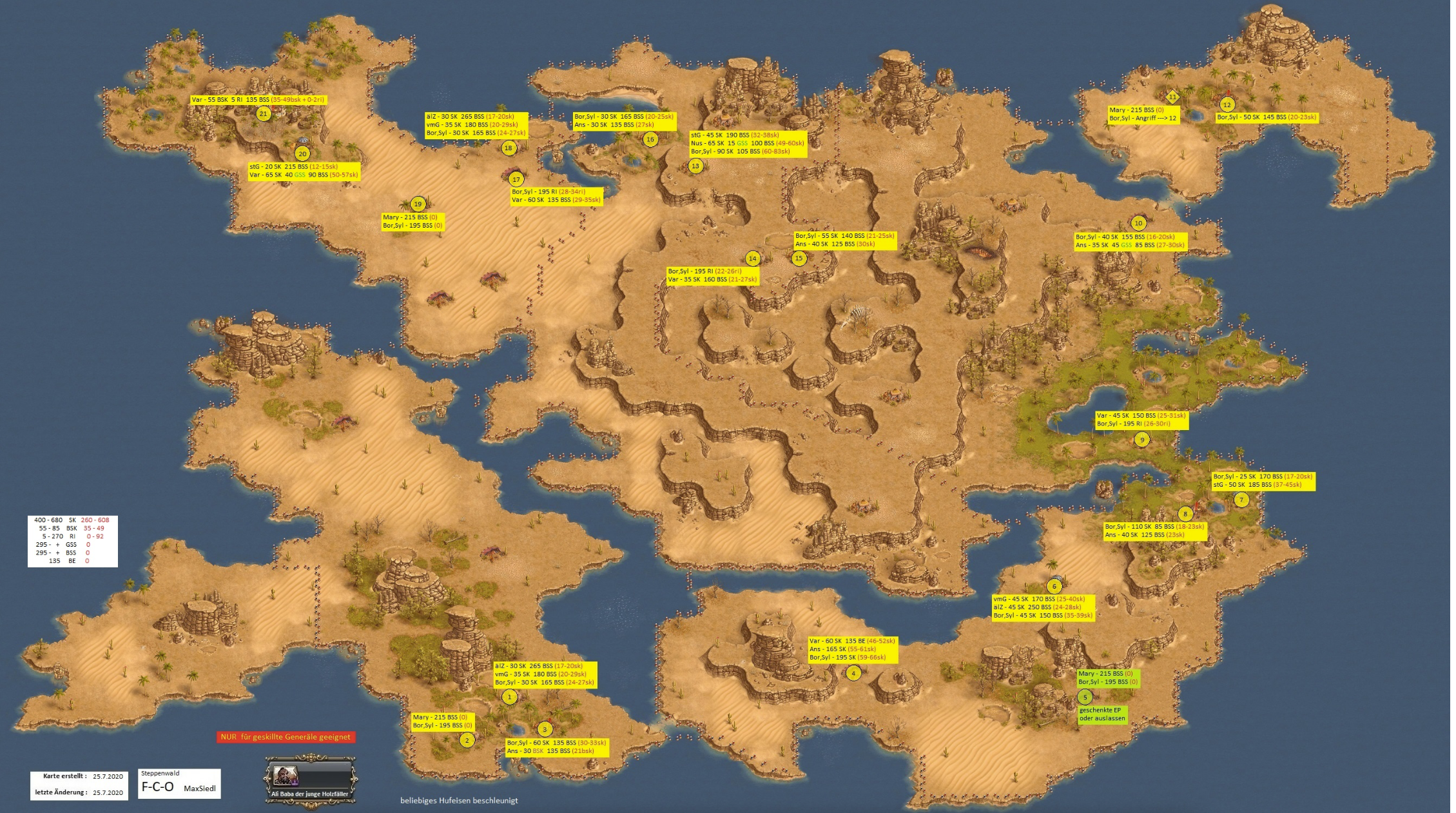Select the diamond-shaped marker 11

click(x=1172, y=97)
